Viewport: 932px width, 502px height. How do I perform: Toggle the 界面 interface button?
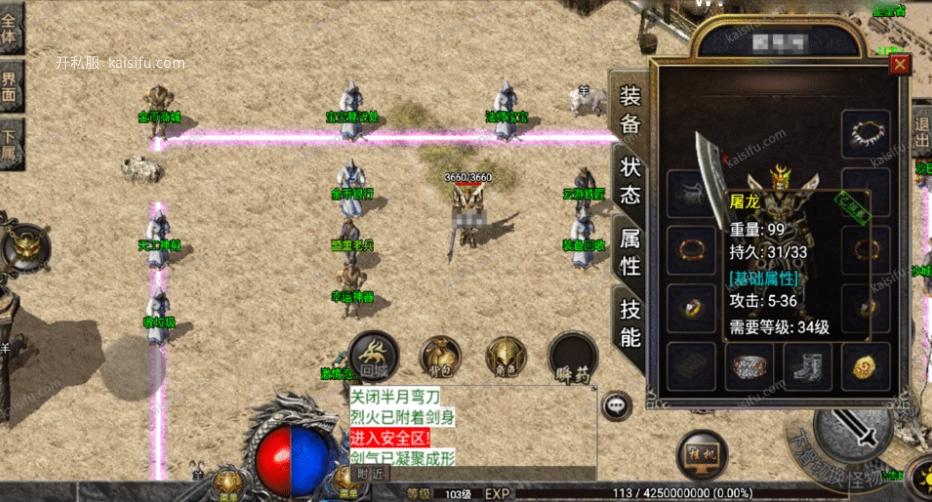[11, 87]
